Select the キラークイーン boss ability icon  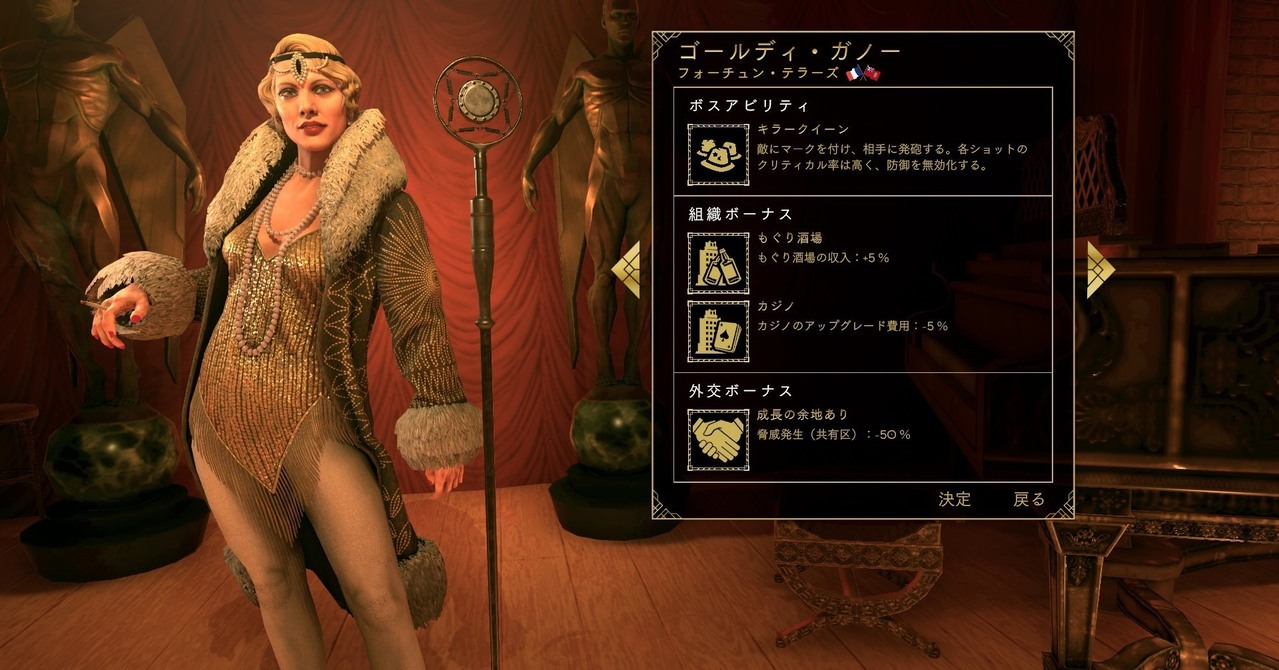coord(718,155)
